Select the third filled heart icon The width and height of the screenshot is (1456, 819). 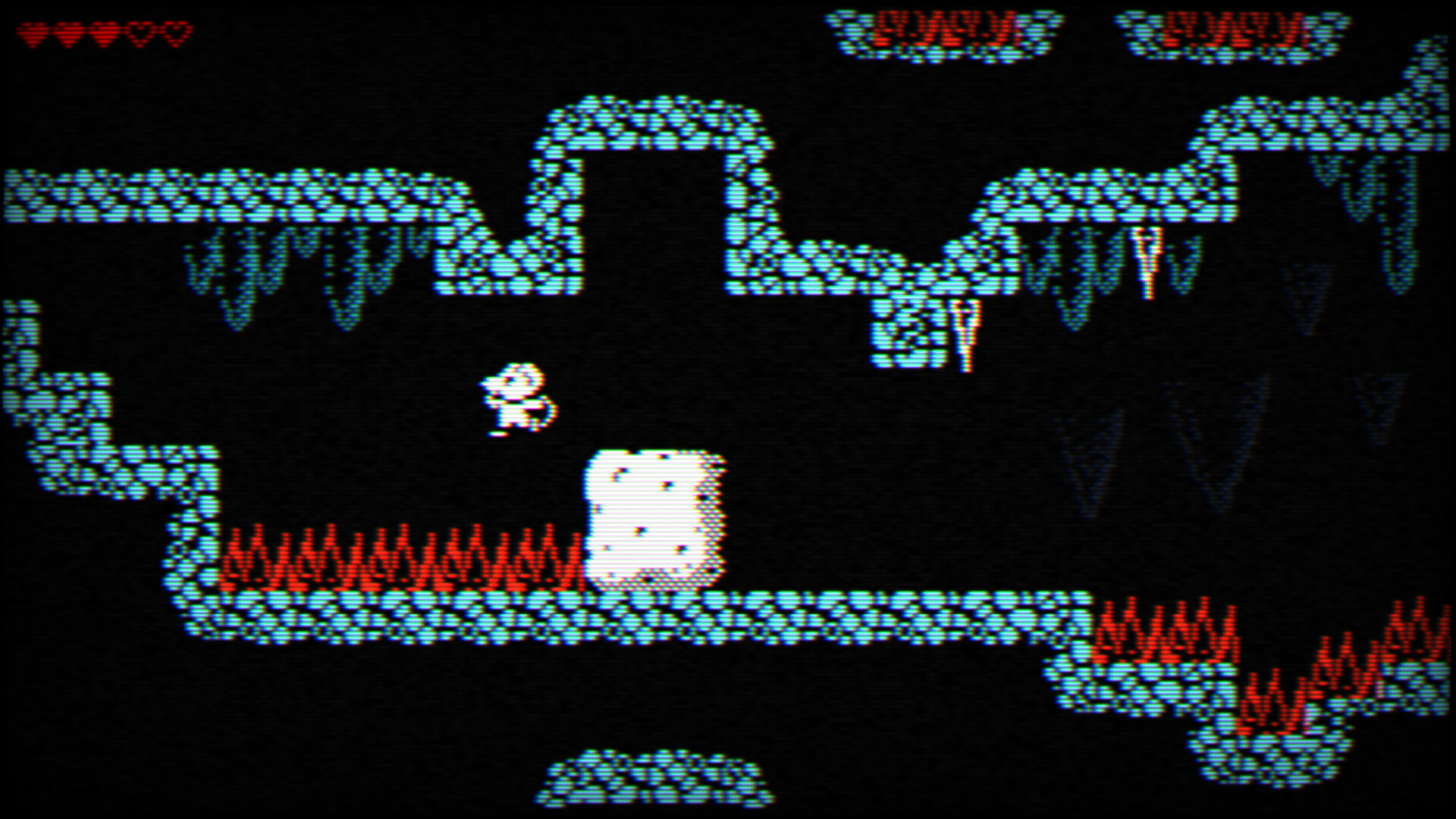point(106,33)
